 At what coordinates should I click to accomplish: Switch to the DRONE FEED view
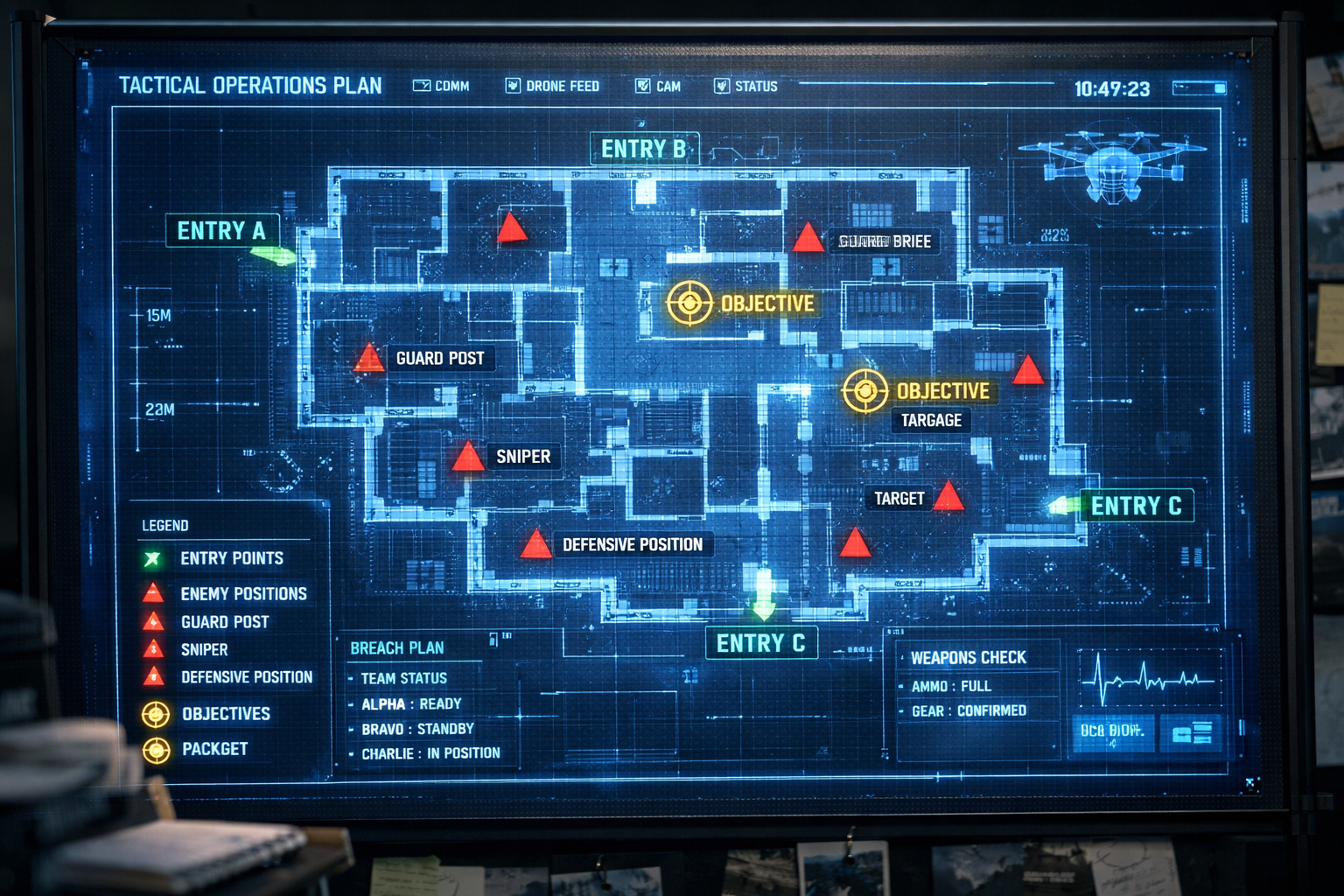coord(553,86)
